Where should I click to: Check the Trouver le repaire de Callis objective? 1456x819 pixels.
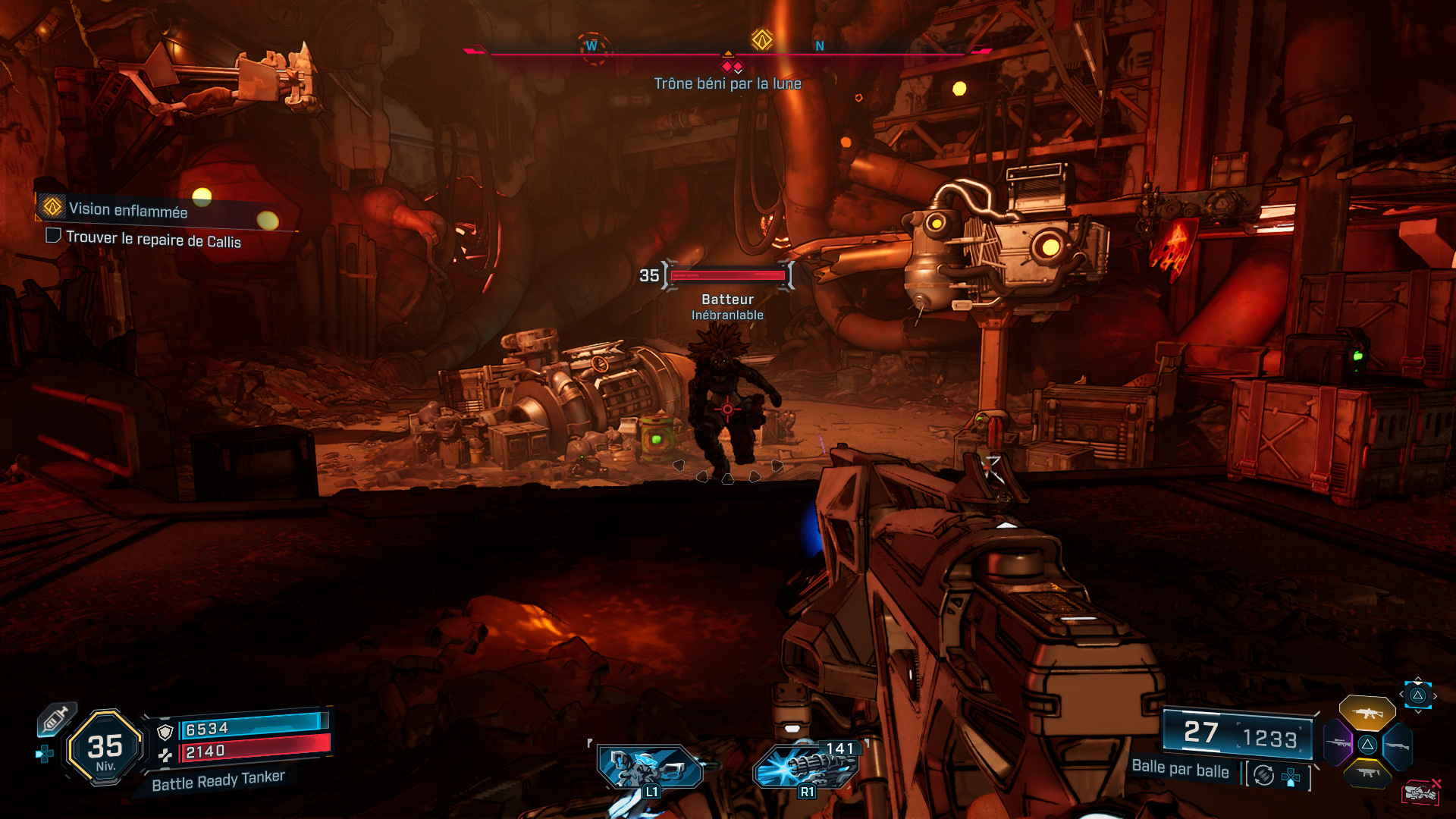tap(152, 240)
